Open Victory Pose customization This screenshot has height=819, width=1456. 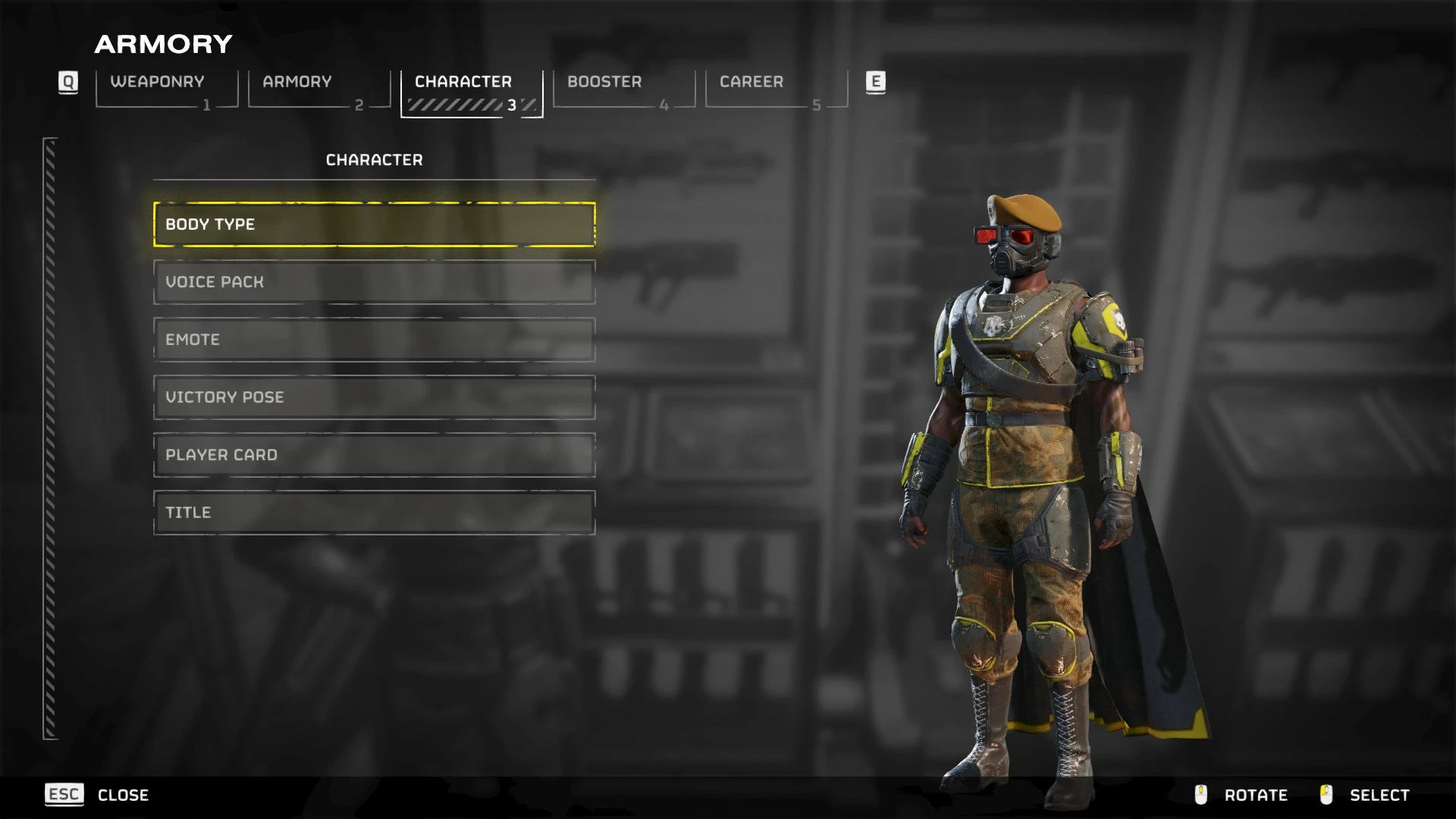(374, 397)
